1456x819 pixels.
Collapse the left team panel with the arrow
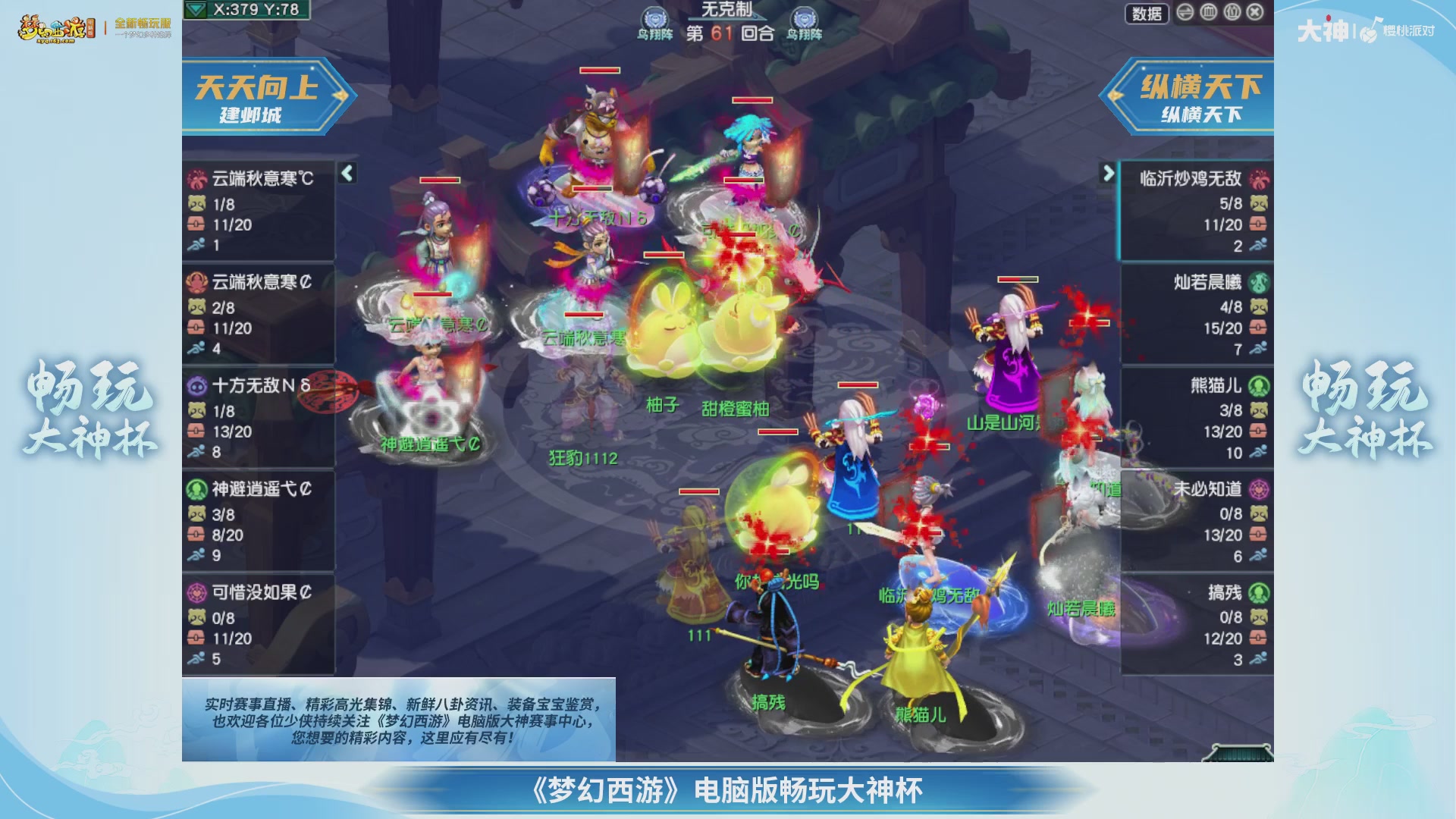tap(347, 174)
